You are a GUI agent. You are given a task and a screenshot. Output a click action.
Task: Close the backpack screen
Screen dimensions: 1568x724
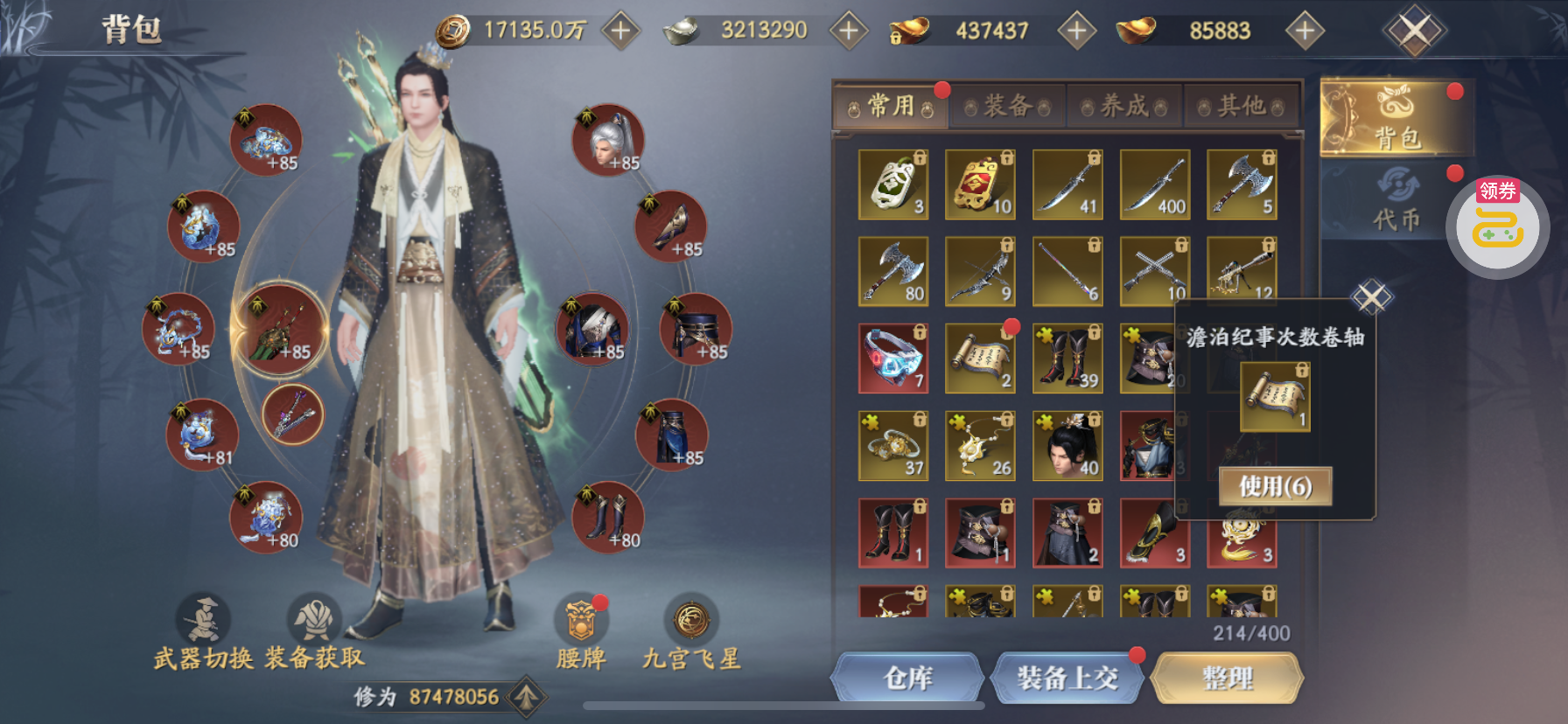[x=1414, y=31]
